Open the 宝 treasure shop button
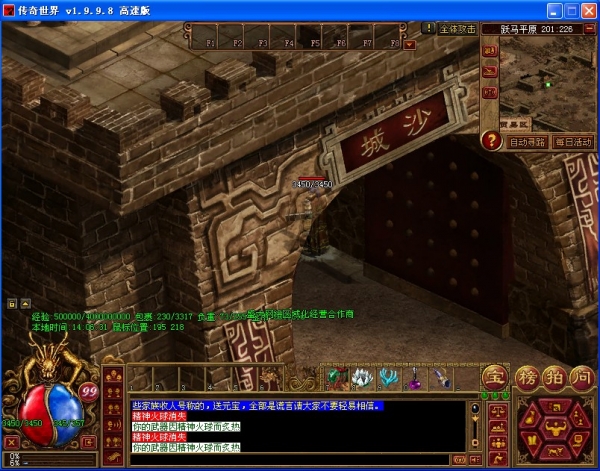Image resolution: width=600 pixels, height=471 pixels. click(494, 377)
